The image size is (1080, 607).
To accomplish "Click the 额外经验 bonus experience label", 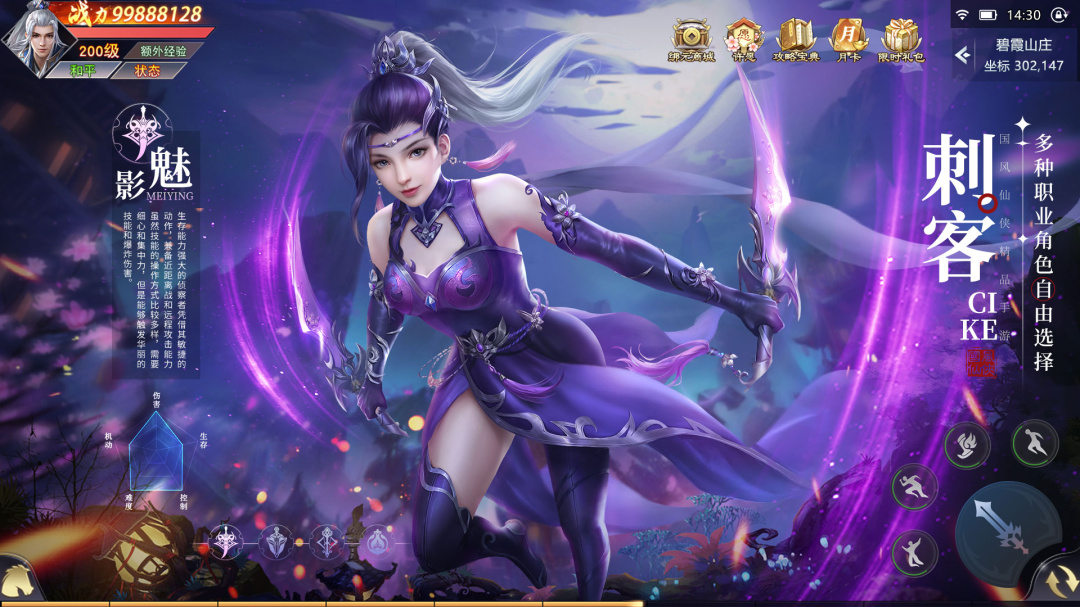I will click(x=163, y=50).
